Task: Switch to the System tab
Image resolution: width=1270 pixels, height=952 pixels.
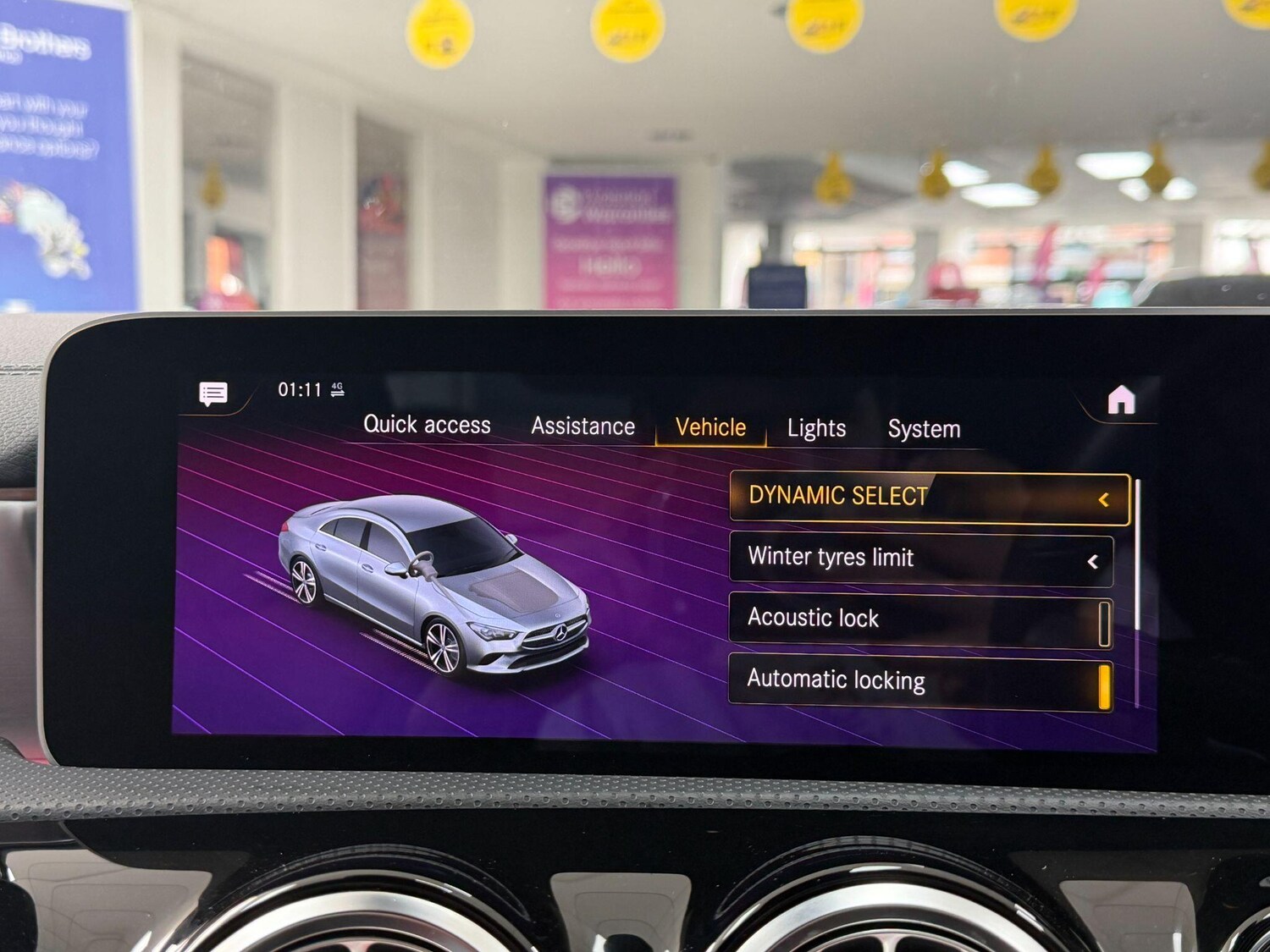Action: click(x=923, y=428)
